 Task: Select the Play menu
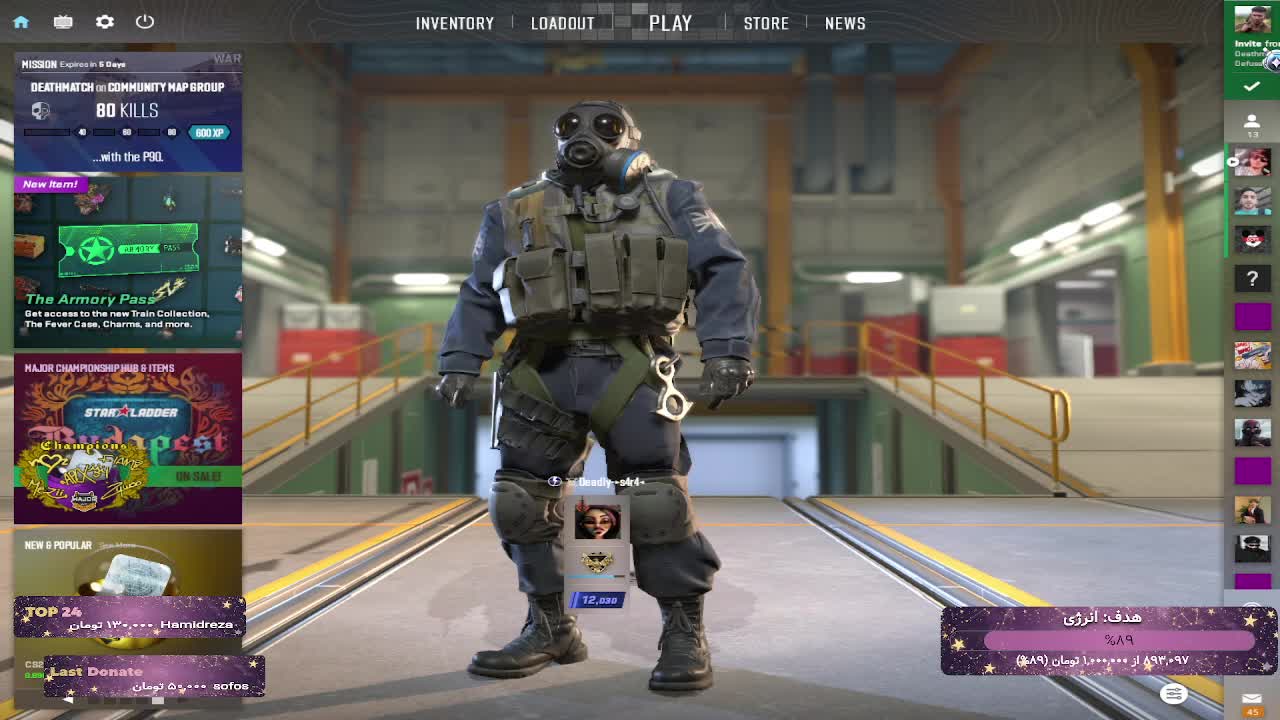(670, 23)
